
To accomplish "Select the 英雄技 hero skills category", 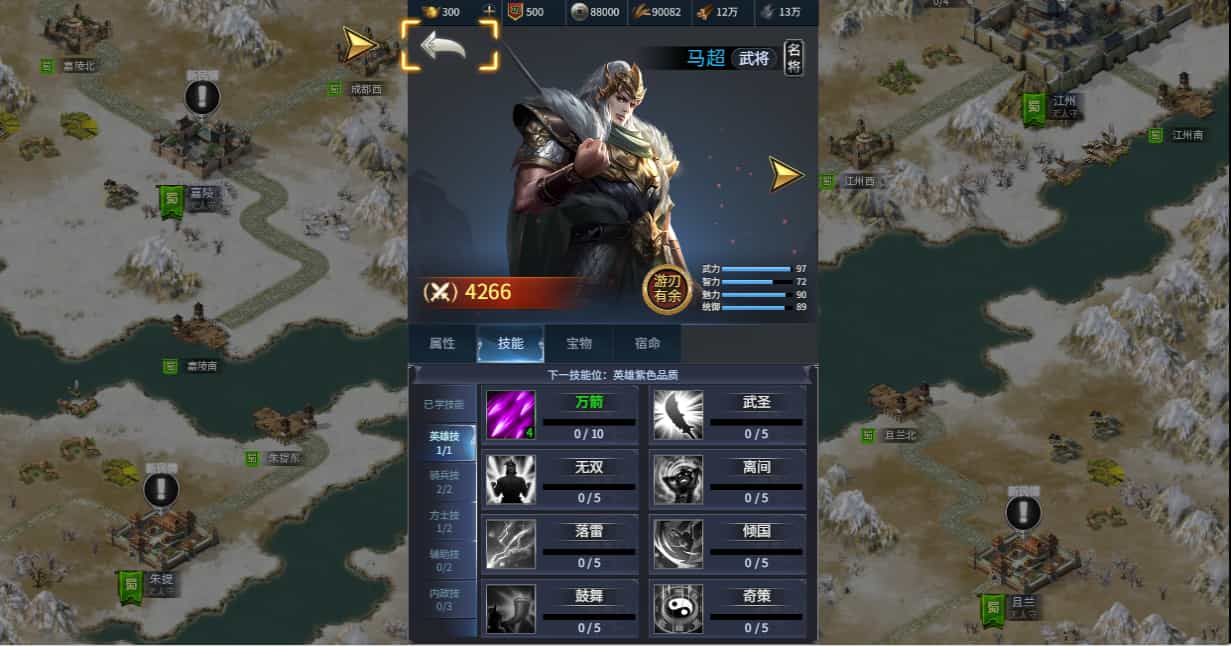I will pyautogui.click(x=442, y=443).
